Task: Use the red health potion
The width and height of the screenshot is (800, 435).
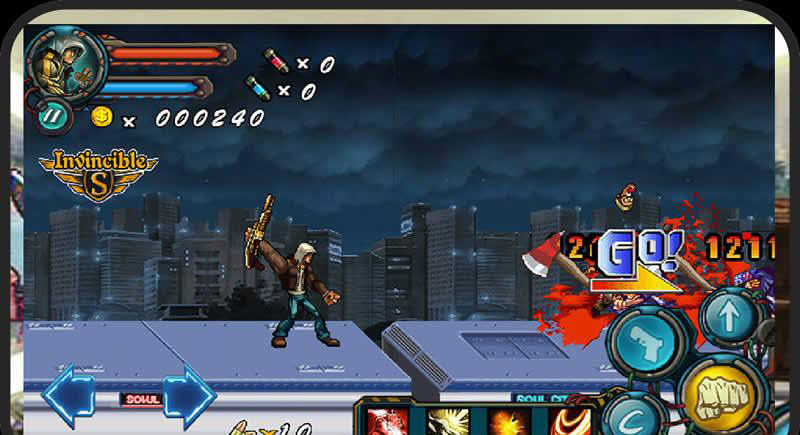Action: pyautogui.click(x=276, y=62)
